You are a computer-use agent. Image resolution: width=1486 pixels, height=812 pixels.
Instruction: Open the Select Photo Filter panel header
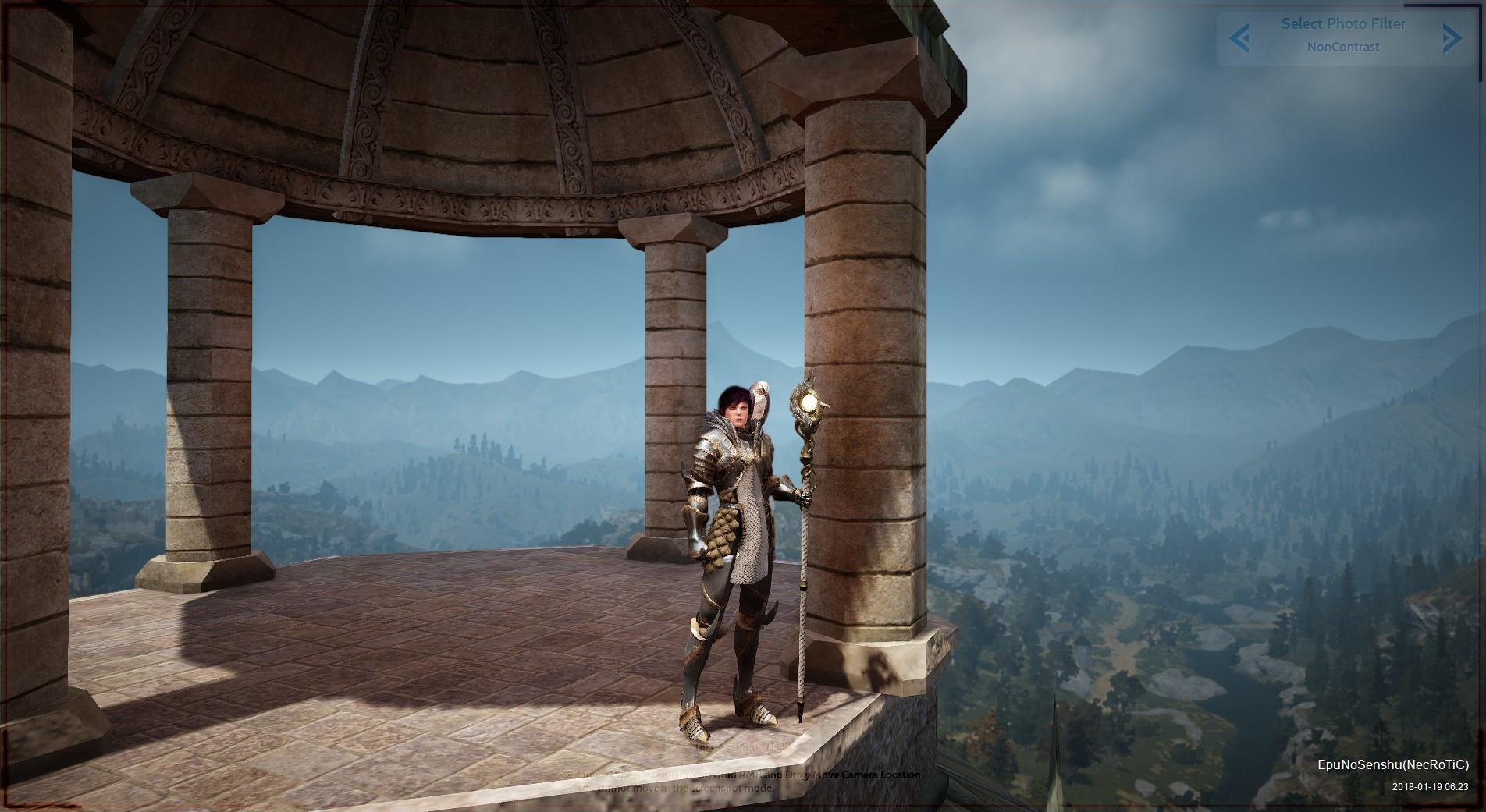point(1342,24)
